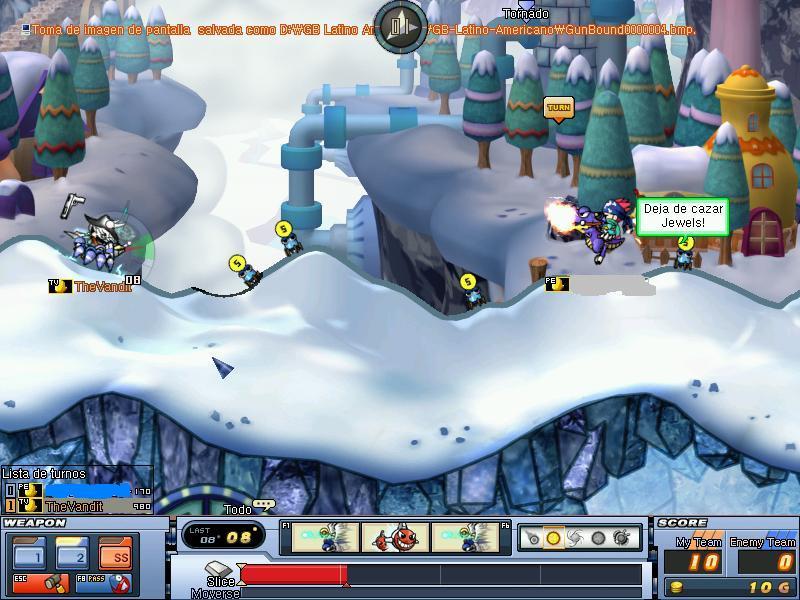Pass the turn with the PASS button
Image resolution: width=800 pixels, height=600 pixels.
(107, 581)
